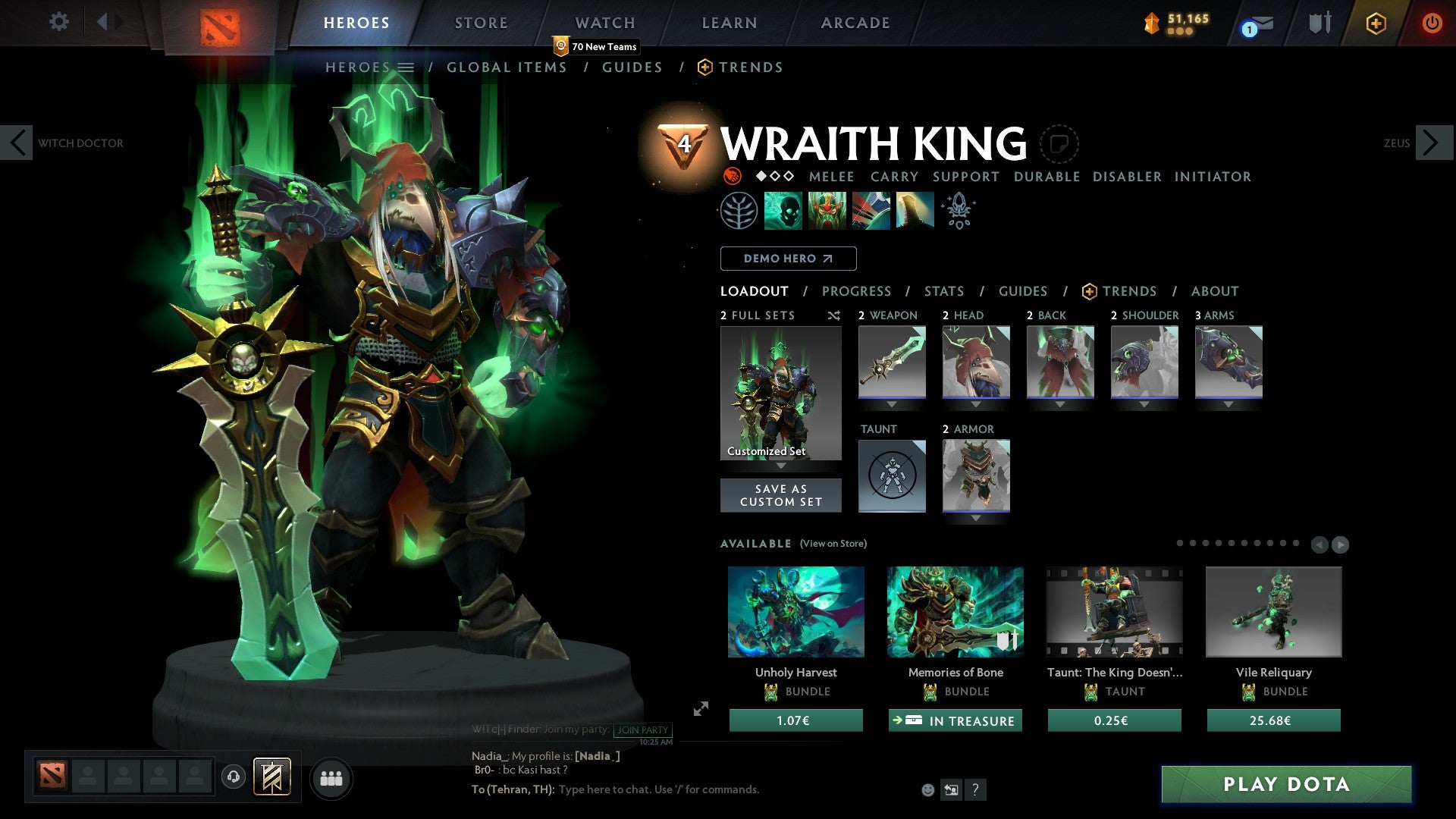This screenshot has height=819, width=1456.
Task: Toggle the audio headset icon near party slots
Action: [x=233, y=778]
